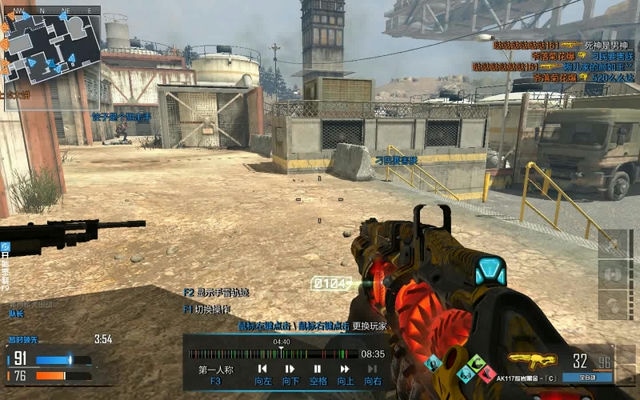Screen dimensions: 640x400
Task: Click the slow-motion step playback button
Action: click(289, 369)
